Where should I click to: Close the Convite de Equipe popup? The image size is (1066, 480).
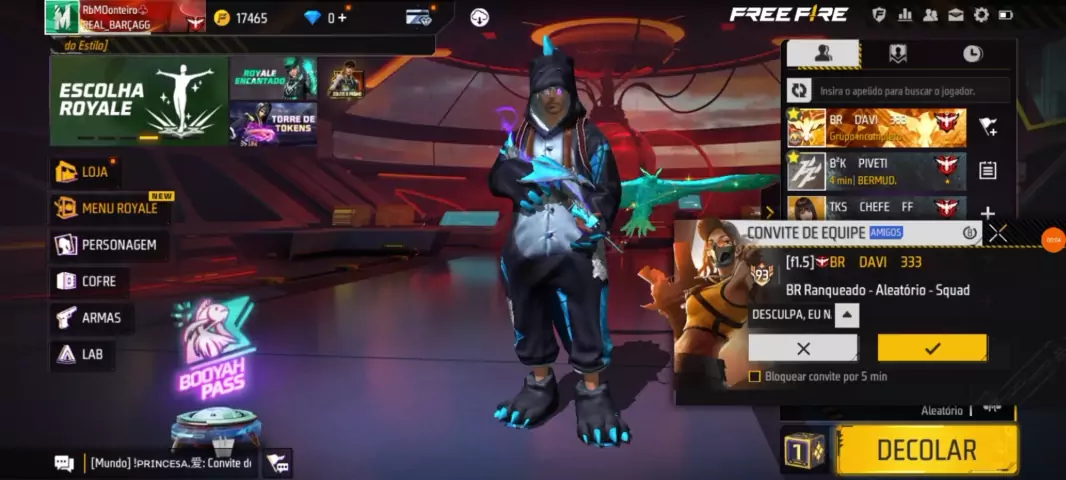coord(997,233)
